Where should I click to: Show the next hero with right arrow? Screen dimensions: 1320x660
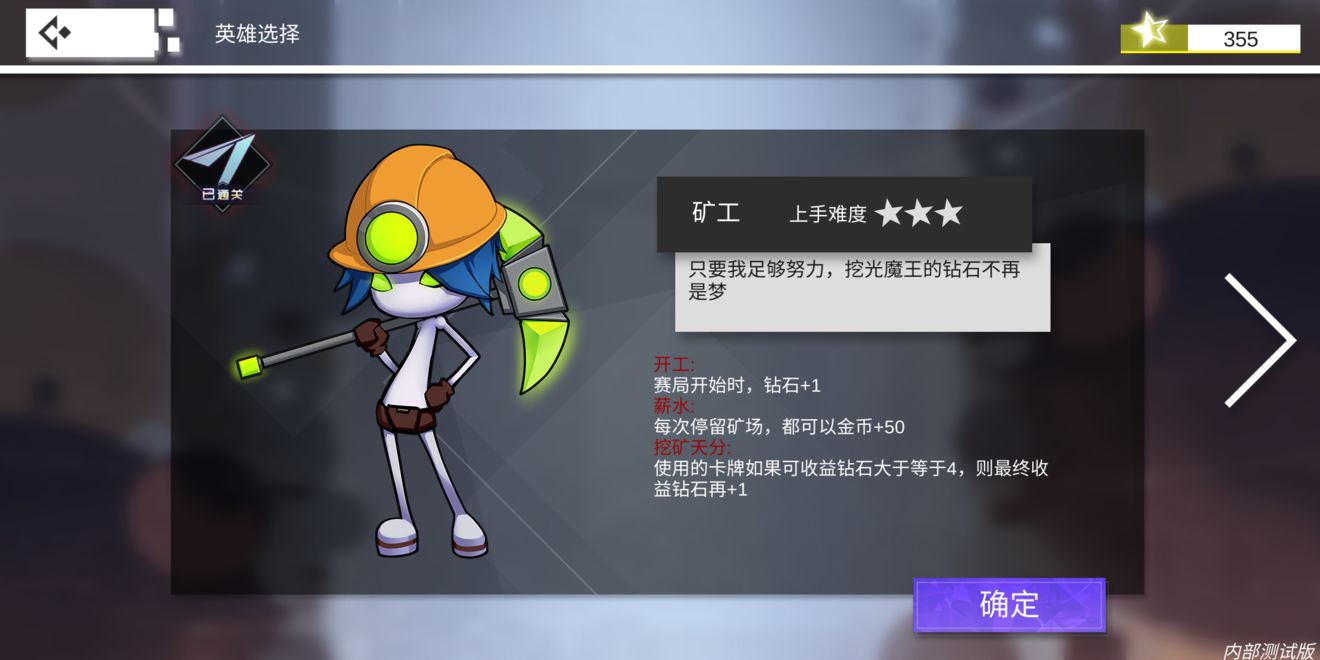click(1260, 340)
